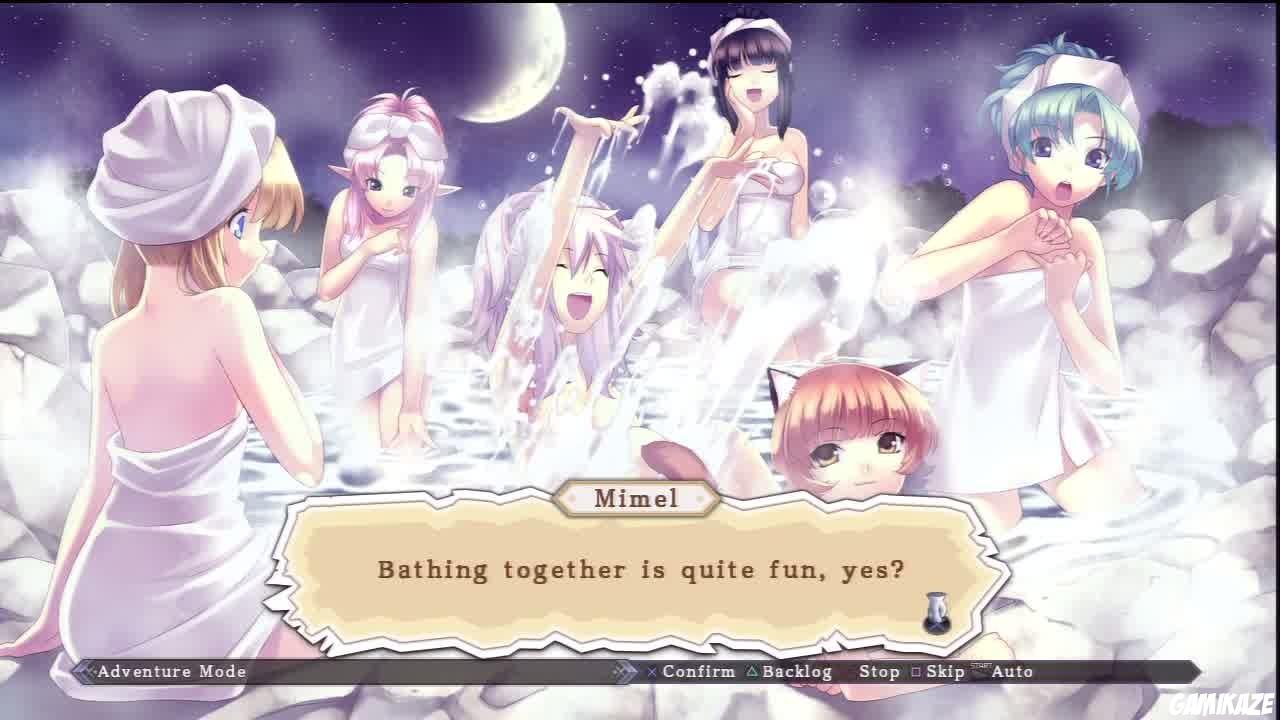This screenshot has width=1280, height=720.
Task: Select the left-pointing chevrons beside Adventure Mode
Action: [x=80, y=672]
